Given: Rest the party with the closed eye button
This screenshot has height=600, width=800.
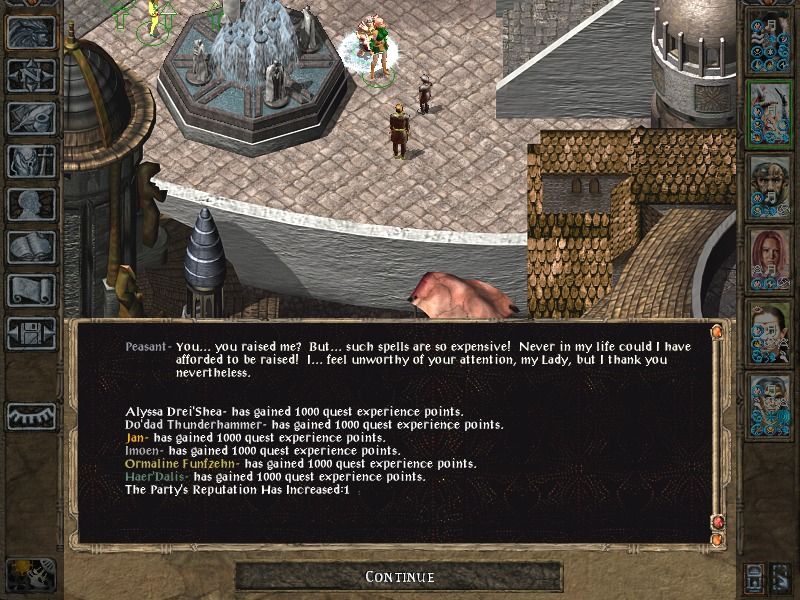Looking at the screenshot, I should [31, 416].
